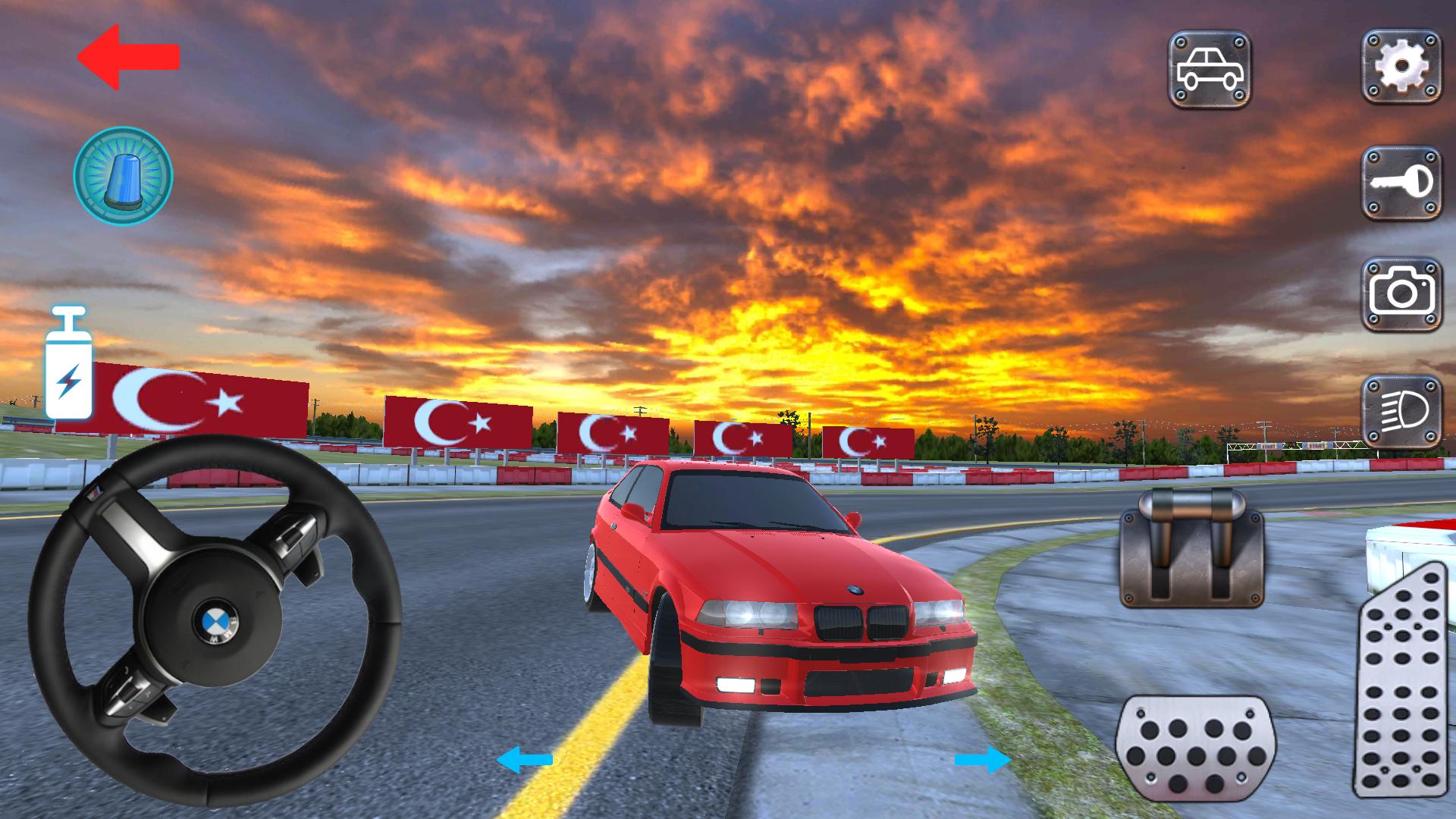Viewport: 1456px width, 819px height.
Task: Open the car selection menu
Action: pos(1209,69)
